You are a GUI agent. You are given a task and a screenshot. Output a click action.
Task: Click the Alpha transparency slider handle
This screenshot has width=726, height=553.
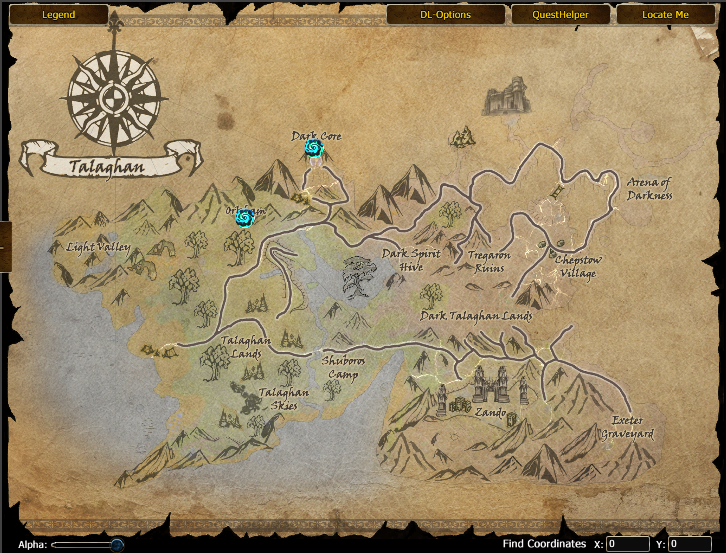117,544
